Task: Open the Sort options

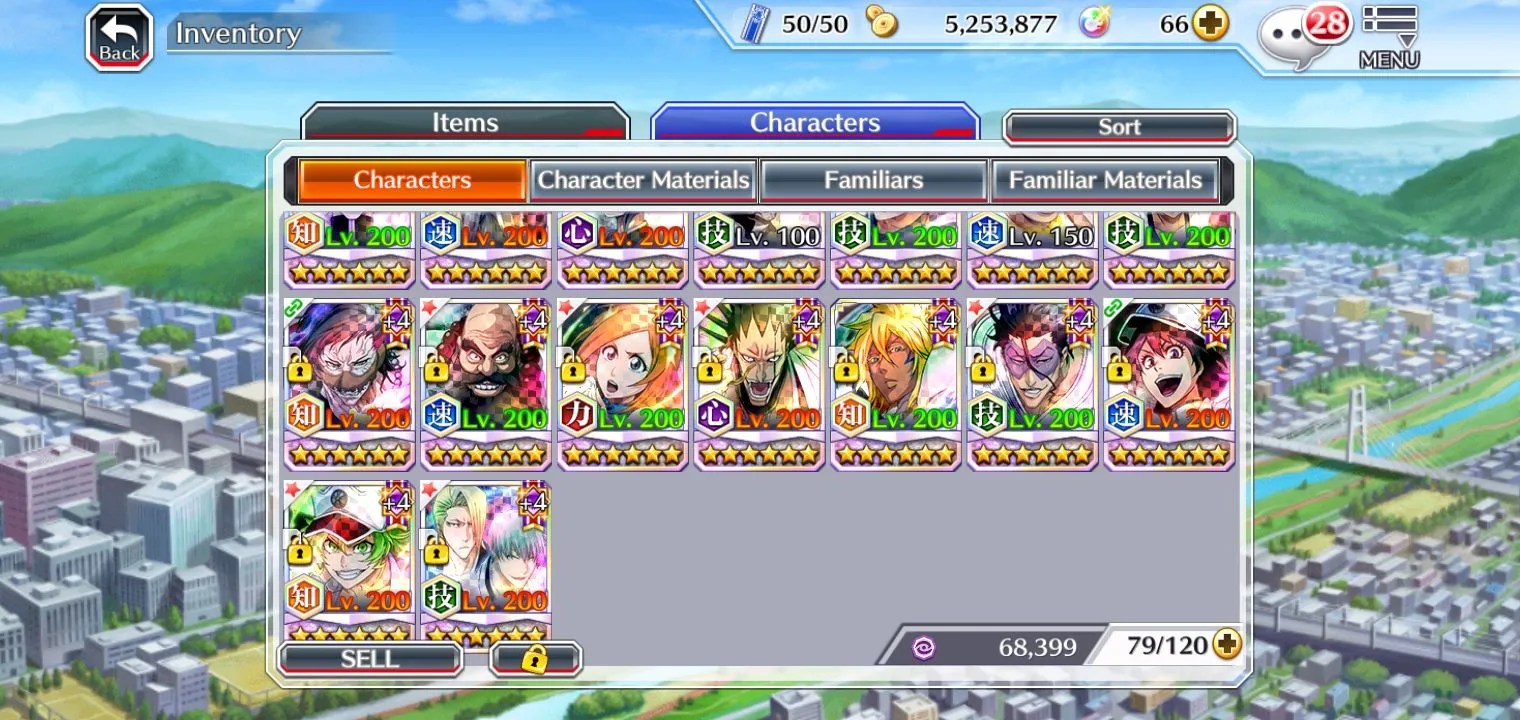Action: point(1119,127)
